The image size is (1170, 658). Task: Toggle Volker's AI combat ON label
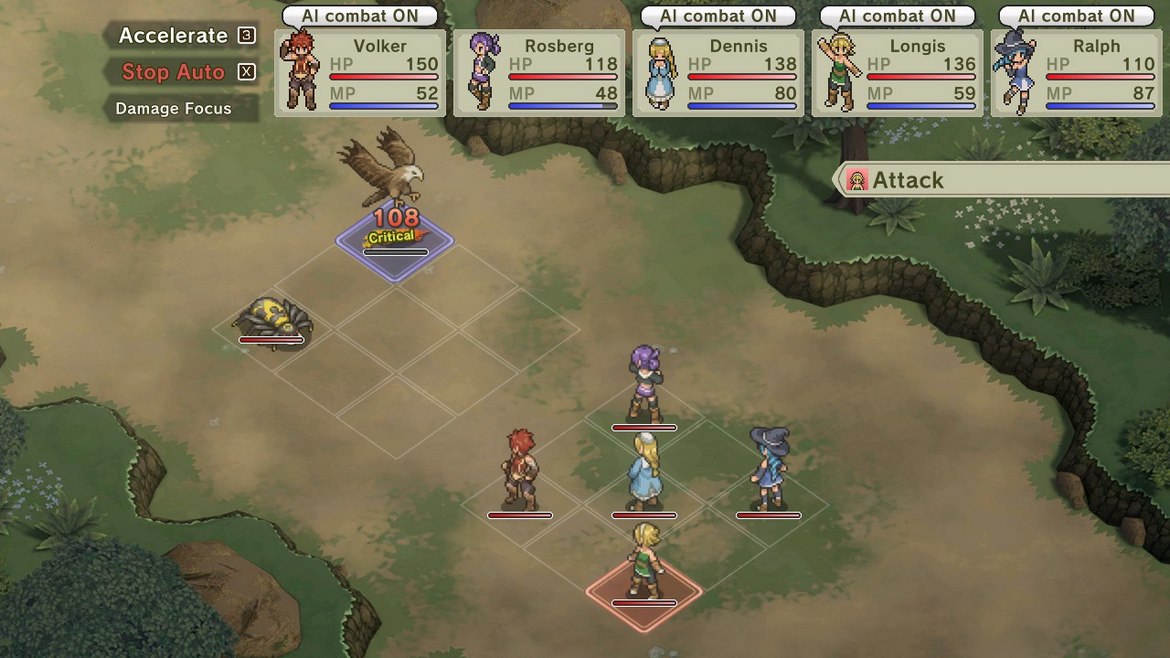(360, 16)
